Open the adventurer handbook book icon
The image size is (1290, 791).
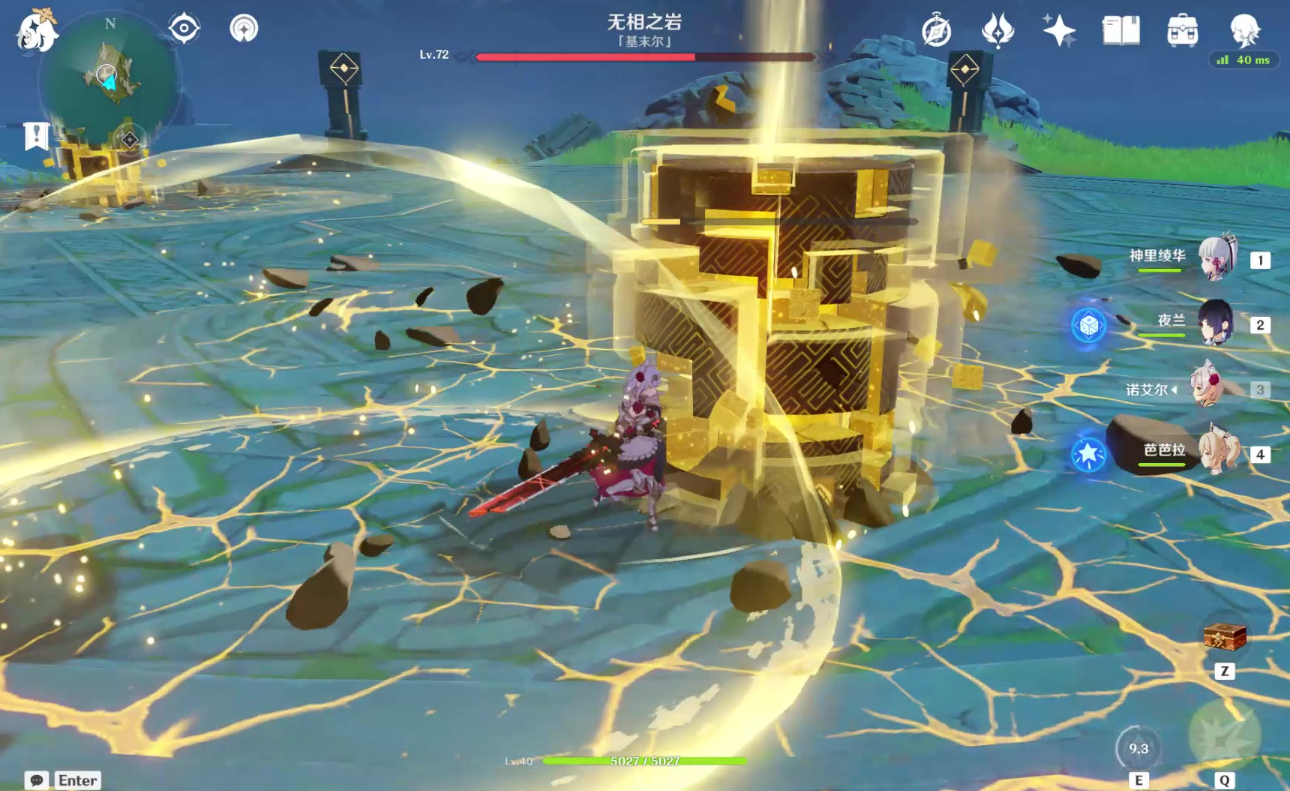pyautogui.click(x=1121, y=30)
